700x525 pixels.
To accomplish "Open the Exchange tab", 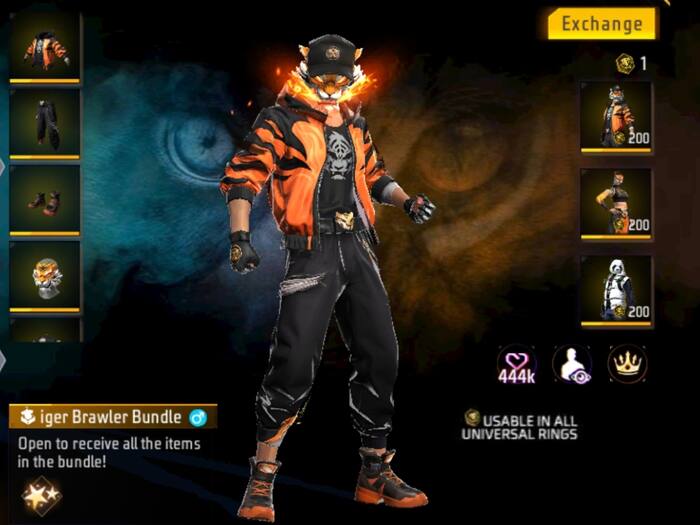I will [601, 23].
